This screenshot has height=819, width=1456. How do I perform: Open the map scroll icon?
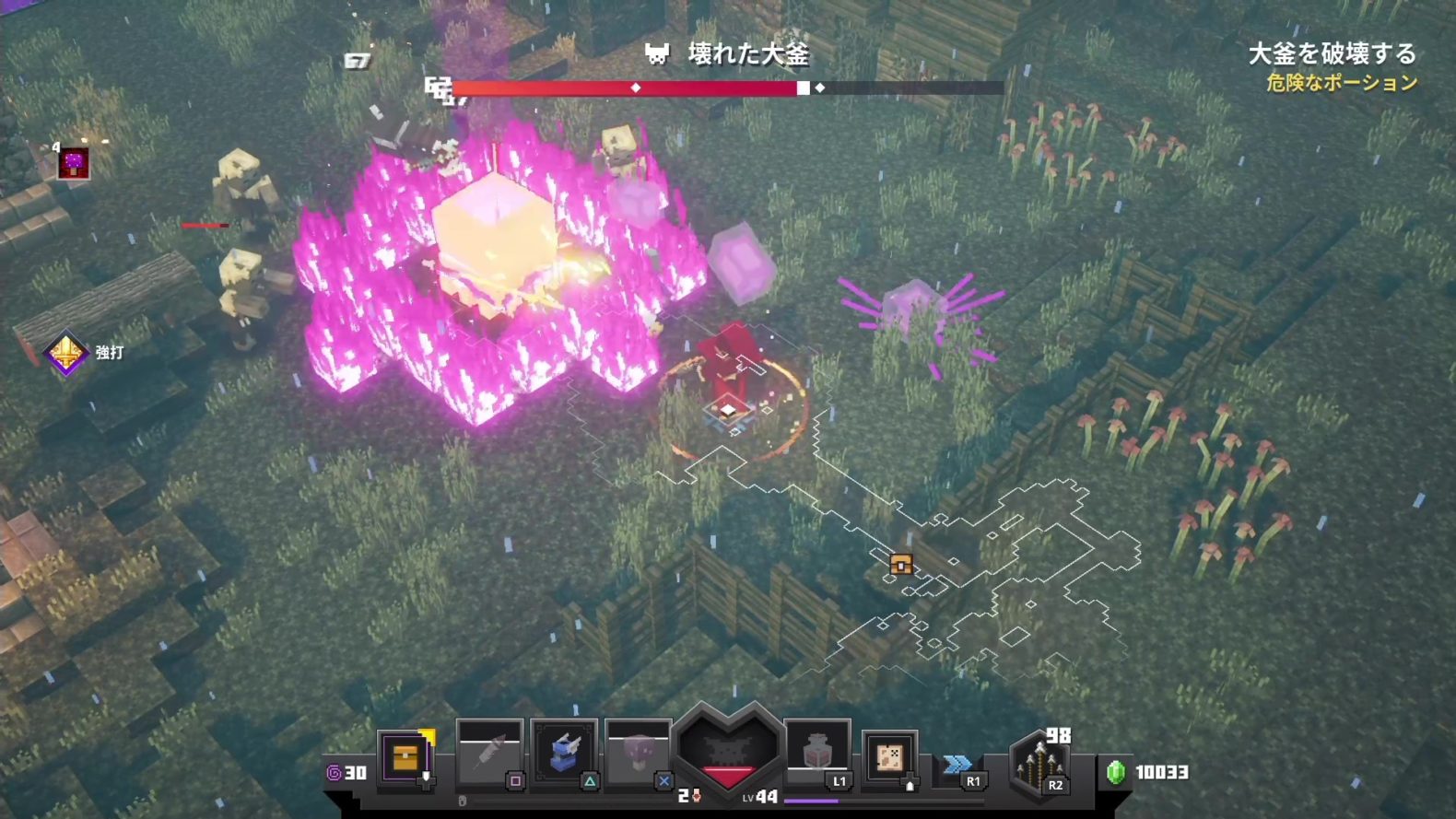tap(889, 756)
